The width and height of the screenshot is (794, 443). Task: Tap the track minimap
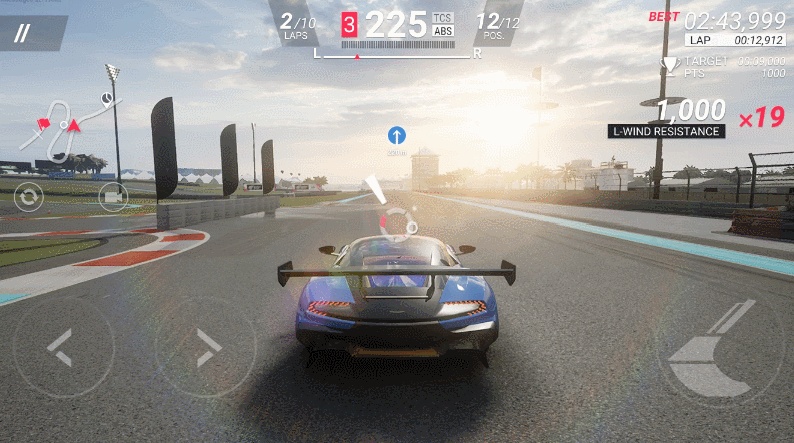point(68,126)
